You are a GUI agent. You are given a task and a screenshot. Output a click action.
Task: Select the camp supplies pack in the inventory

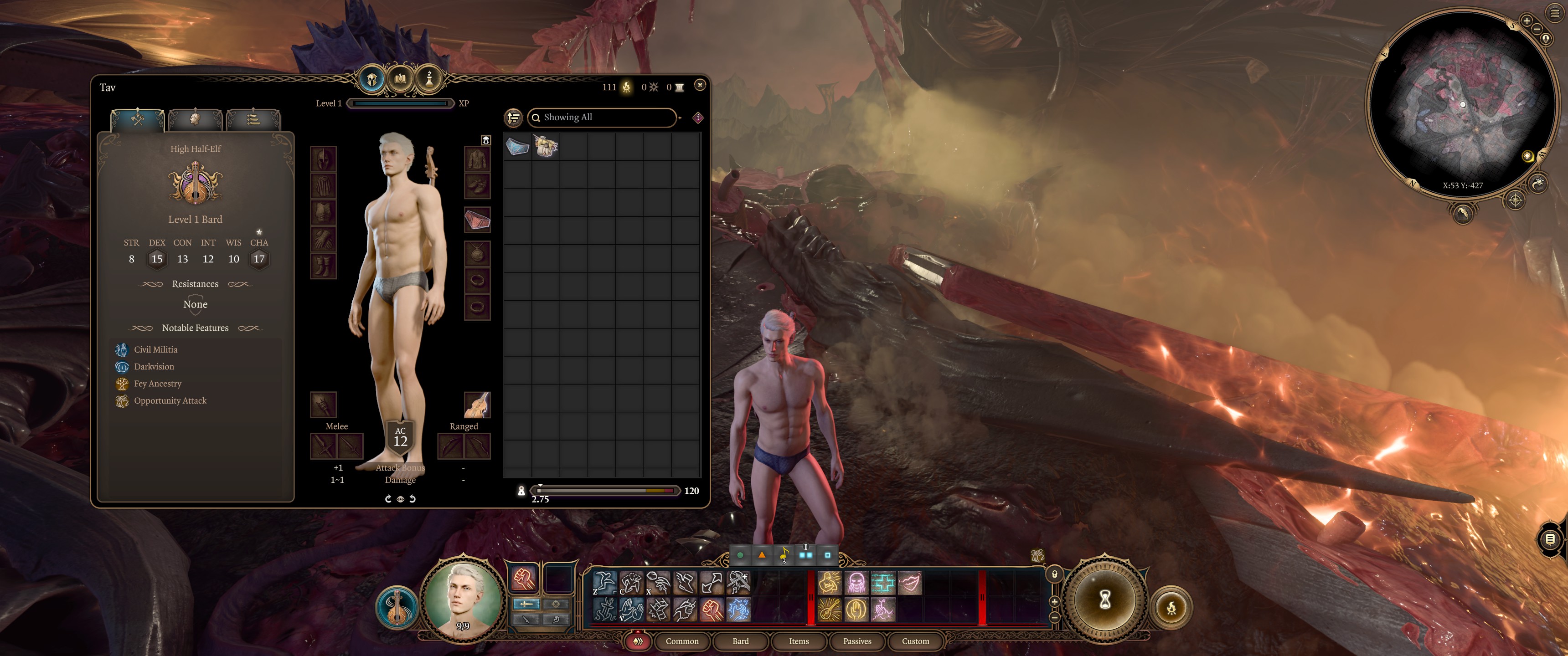[x=546, y=147]
